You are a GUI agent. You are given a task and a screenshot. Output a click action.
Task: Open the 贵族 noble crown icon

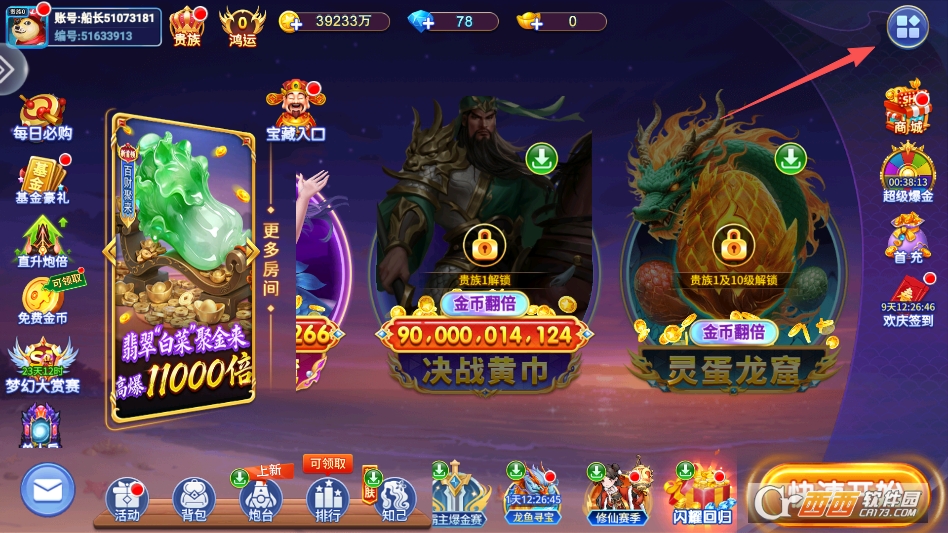(x=187, y=25)
